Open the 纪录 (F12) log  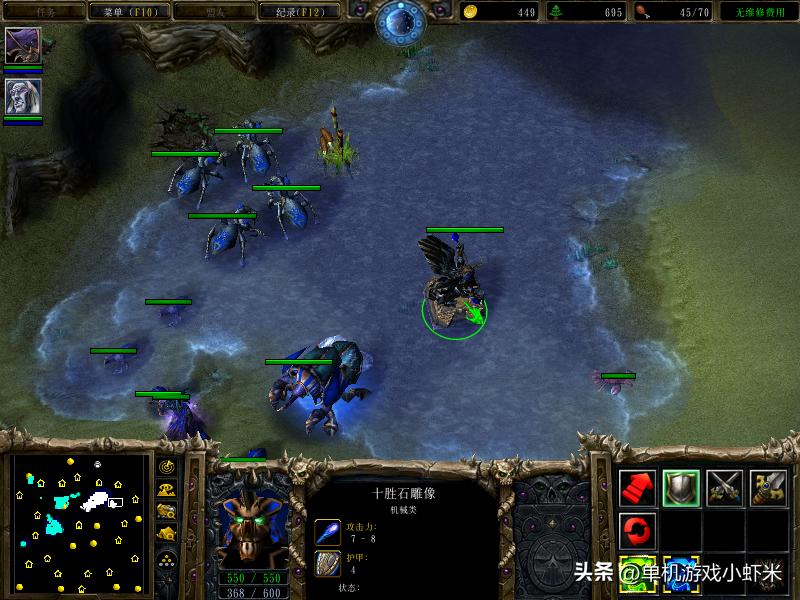tap(289, 12)
